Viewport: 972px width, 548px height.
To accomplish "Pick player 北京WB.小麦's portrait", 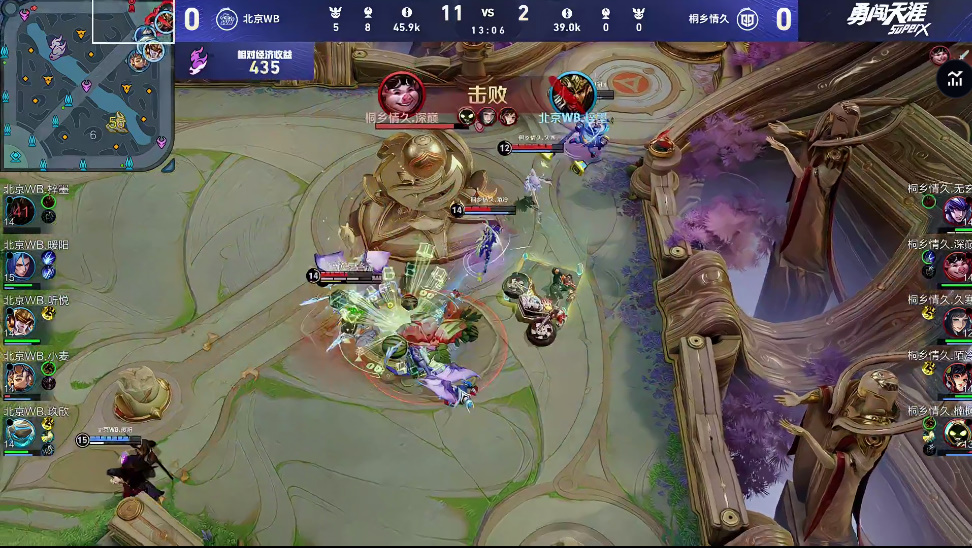I will [22, 376].
